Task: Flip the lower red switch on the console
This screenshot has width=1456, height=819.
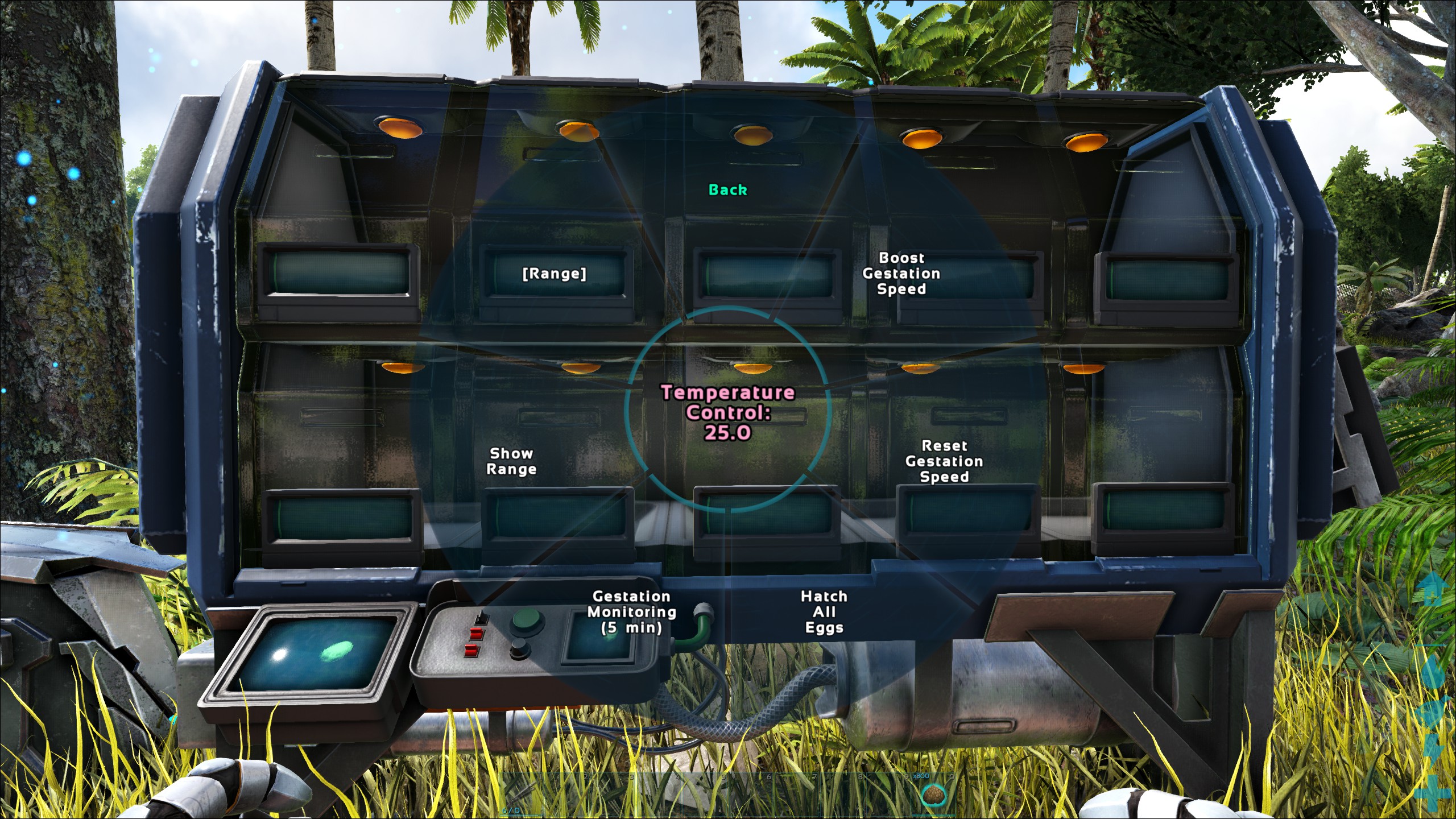Action: [471, 650]
